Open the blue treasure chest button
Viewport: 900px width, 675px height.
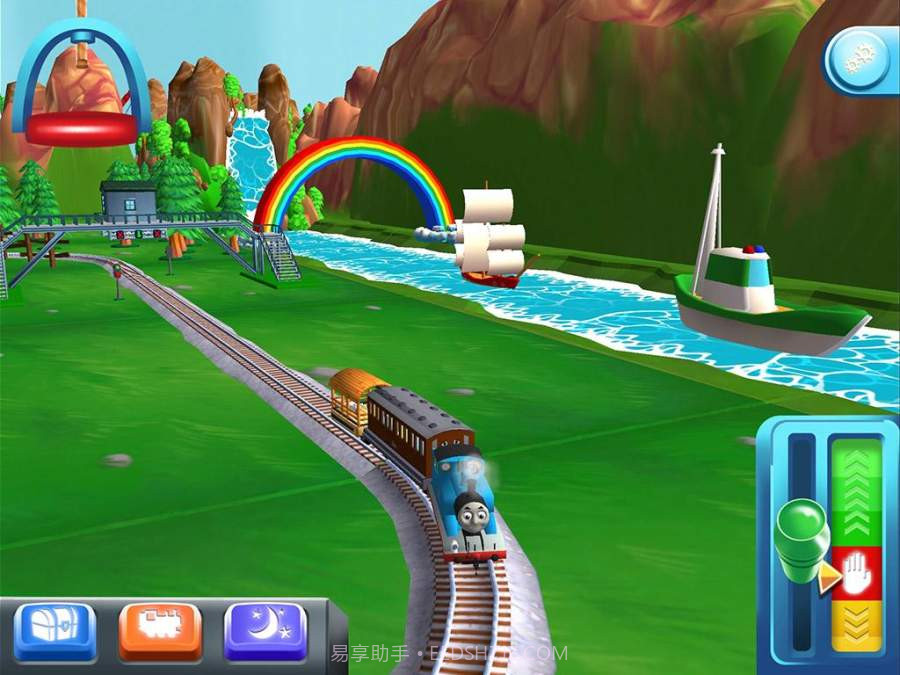click(55, 630)
